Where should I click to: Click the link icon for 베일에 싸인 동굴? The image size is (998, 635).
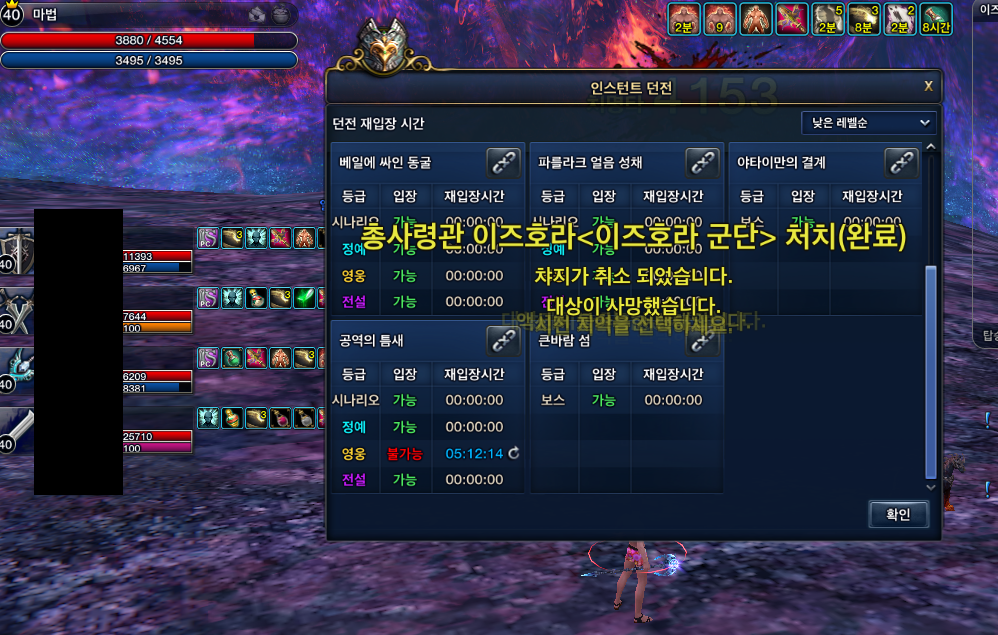pos(502,162)
